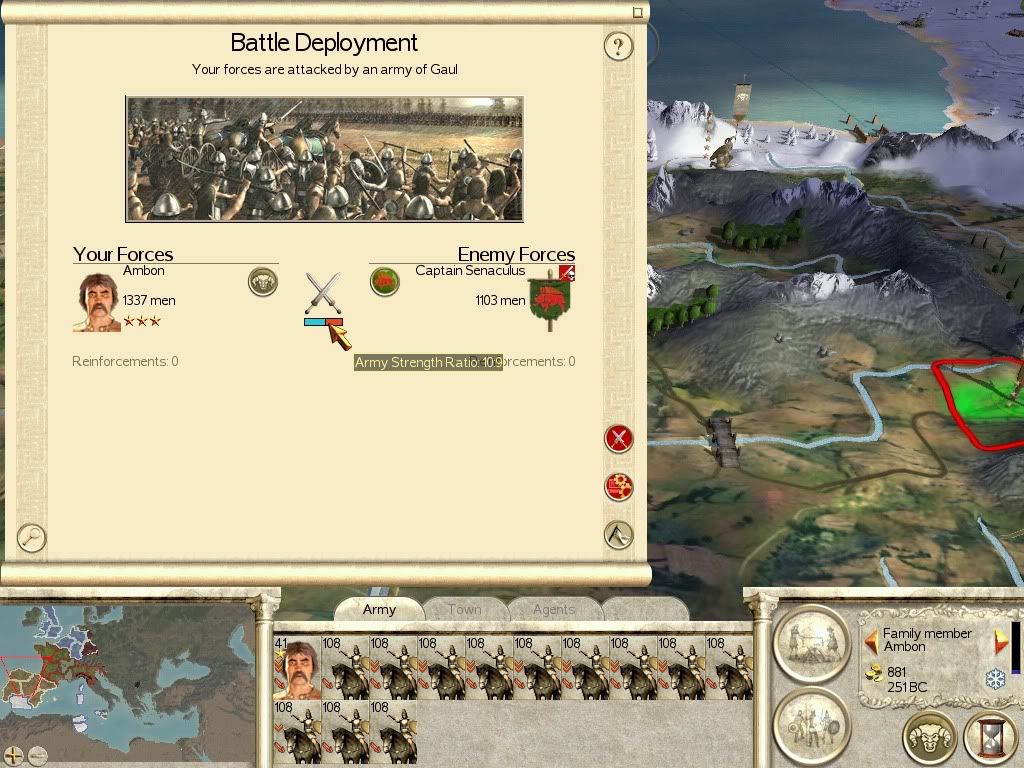Select Ambon's bodyguard unit card
The width and height of the screenshot is (1024, 768).
coord(297,667)
